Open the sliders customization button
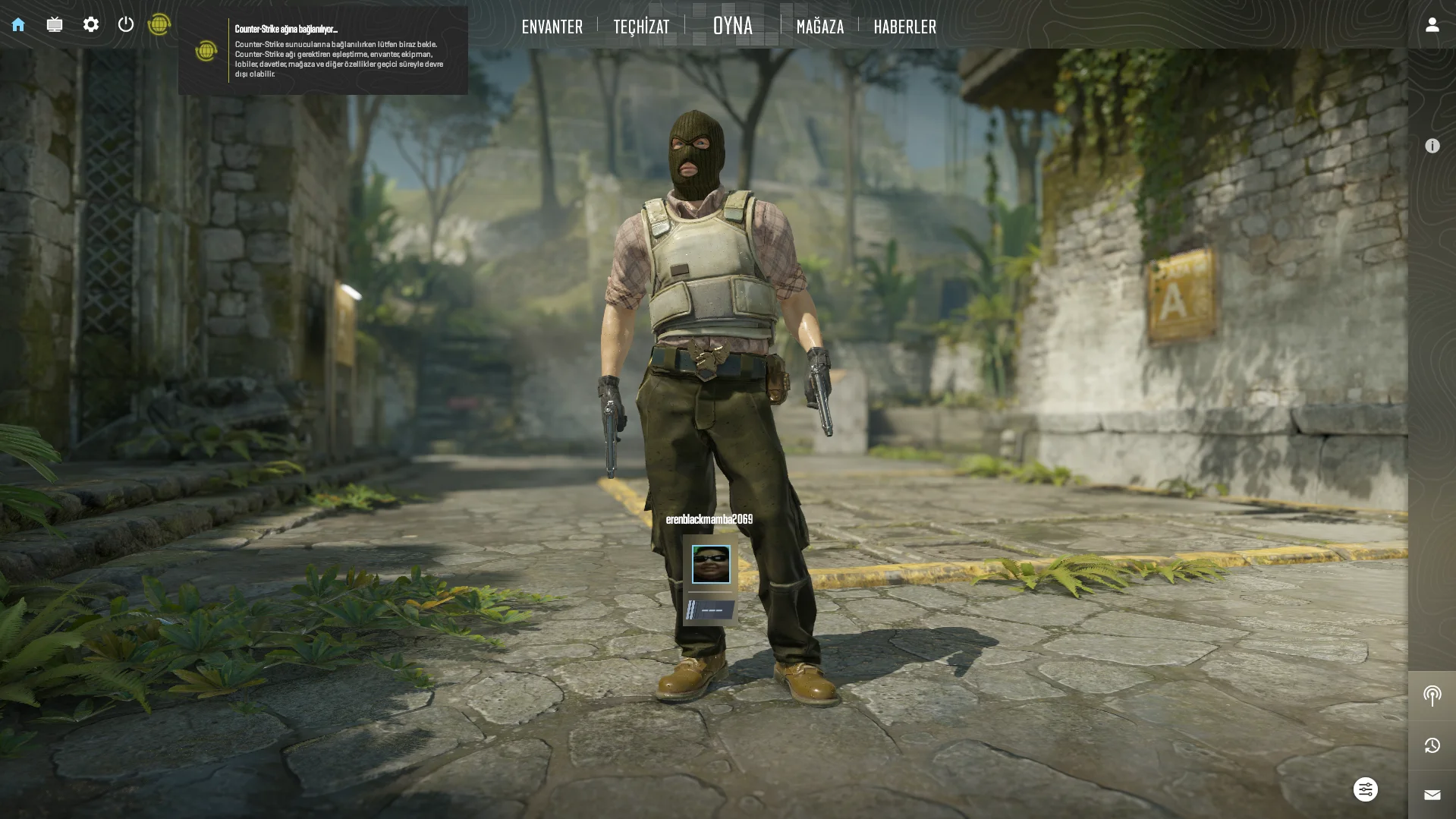This screenshot has width=1456, height=819. click(1365, 789)
